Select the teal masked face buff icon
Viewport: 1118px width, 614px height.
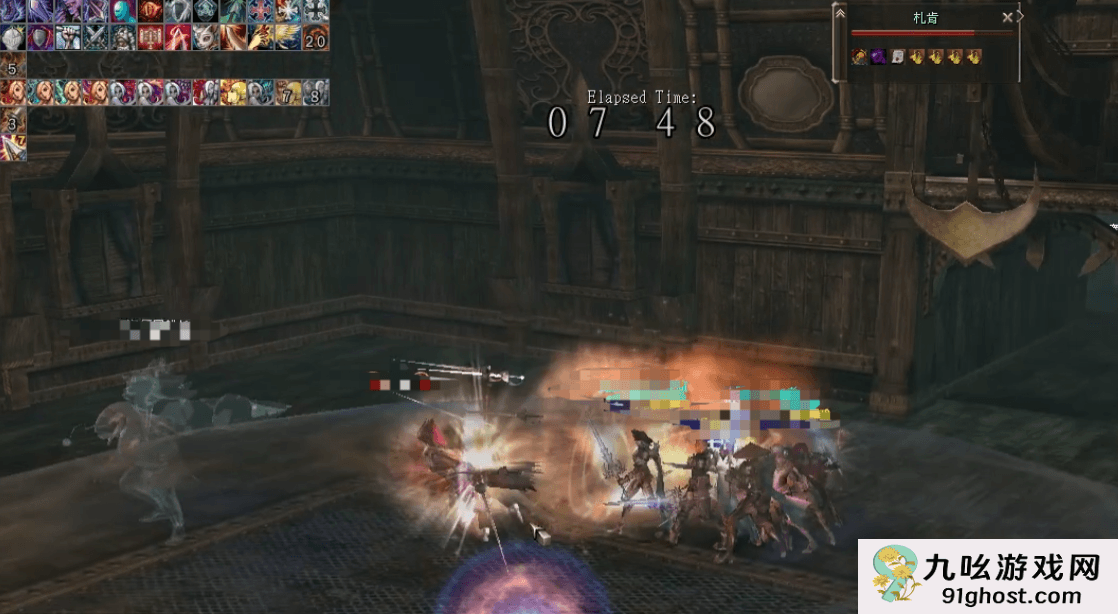tap(123, 11)
